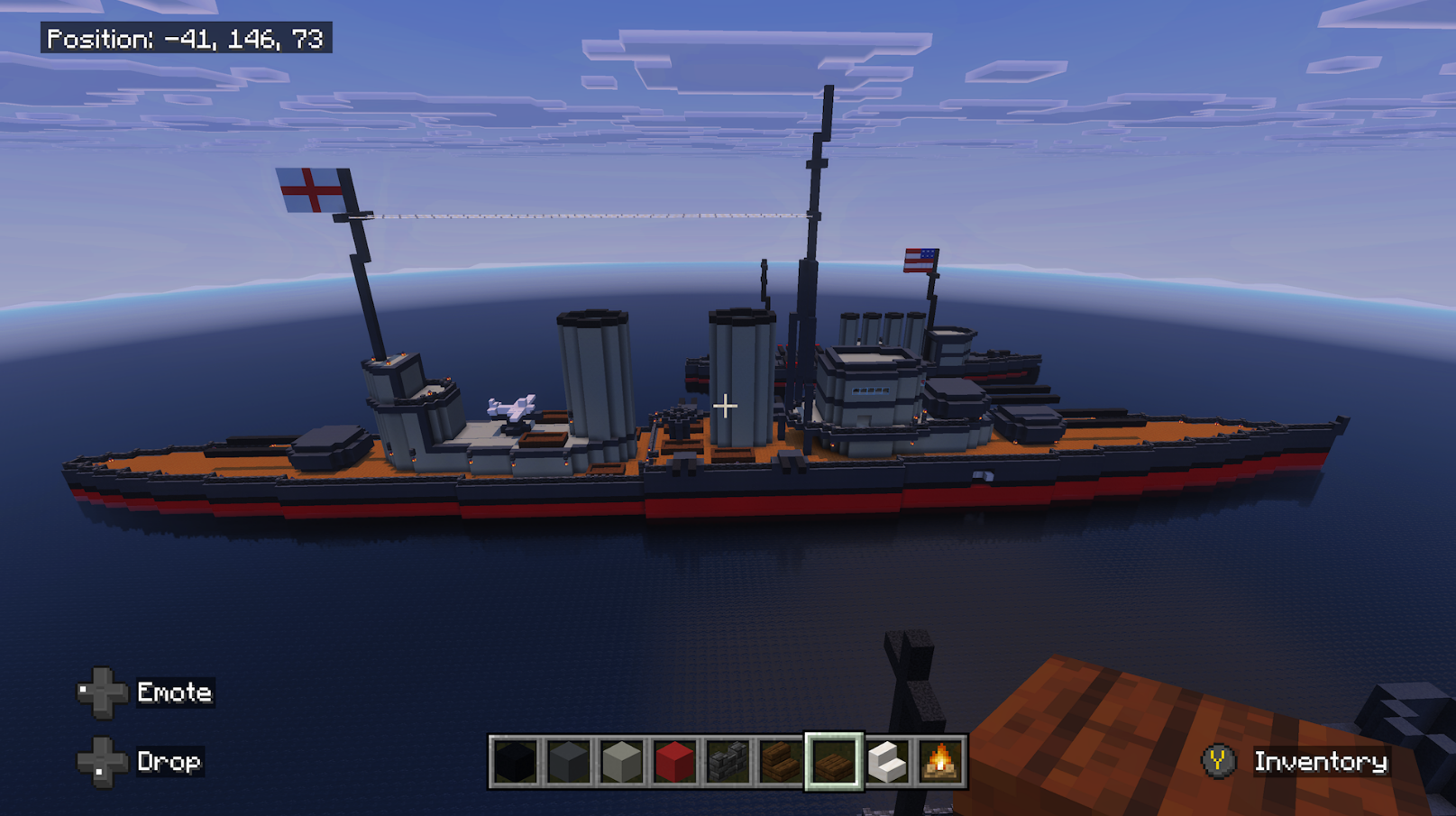The height and width of the screenshot is (816, 1456).
Task: Select the dark brick wall slot
Action: click(x=728, y=762)
